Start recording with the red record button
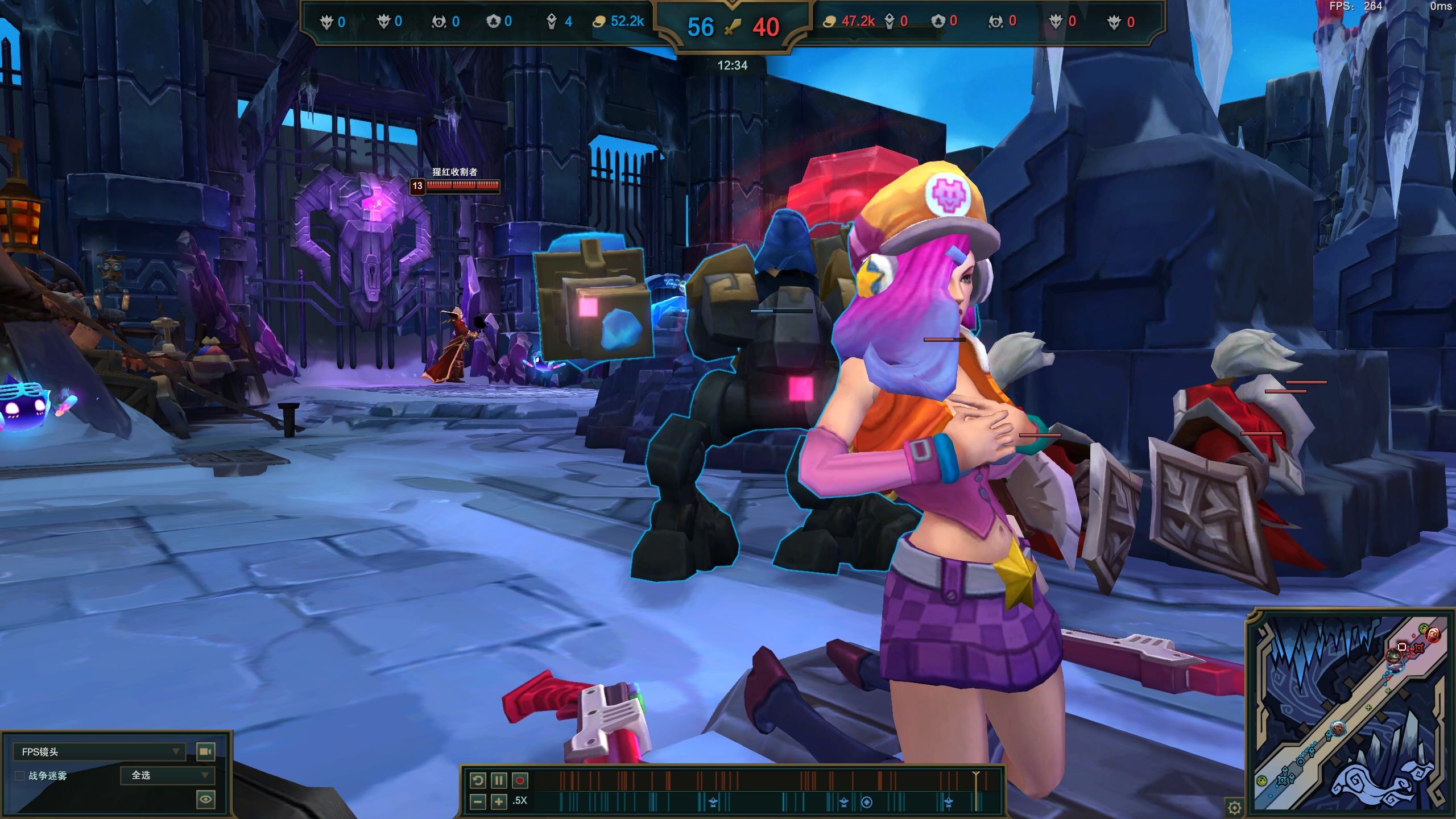Viewport: 1456px width, 819px height. pos(519,780)
